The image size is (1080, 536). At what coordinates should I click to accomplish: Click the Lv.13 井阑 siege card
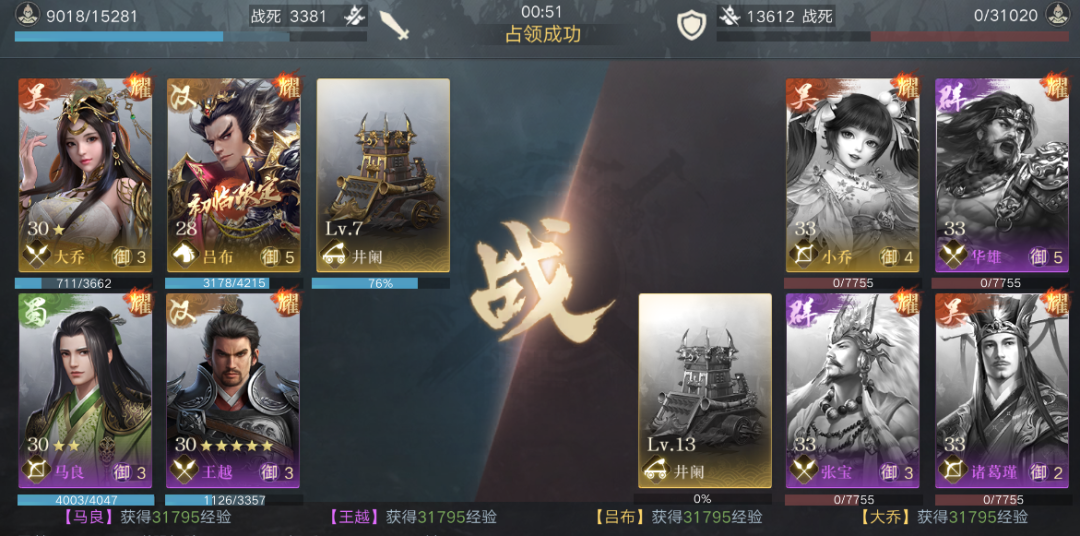[705, 390]
